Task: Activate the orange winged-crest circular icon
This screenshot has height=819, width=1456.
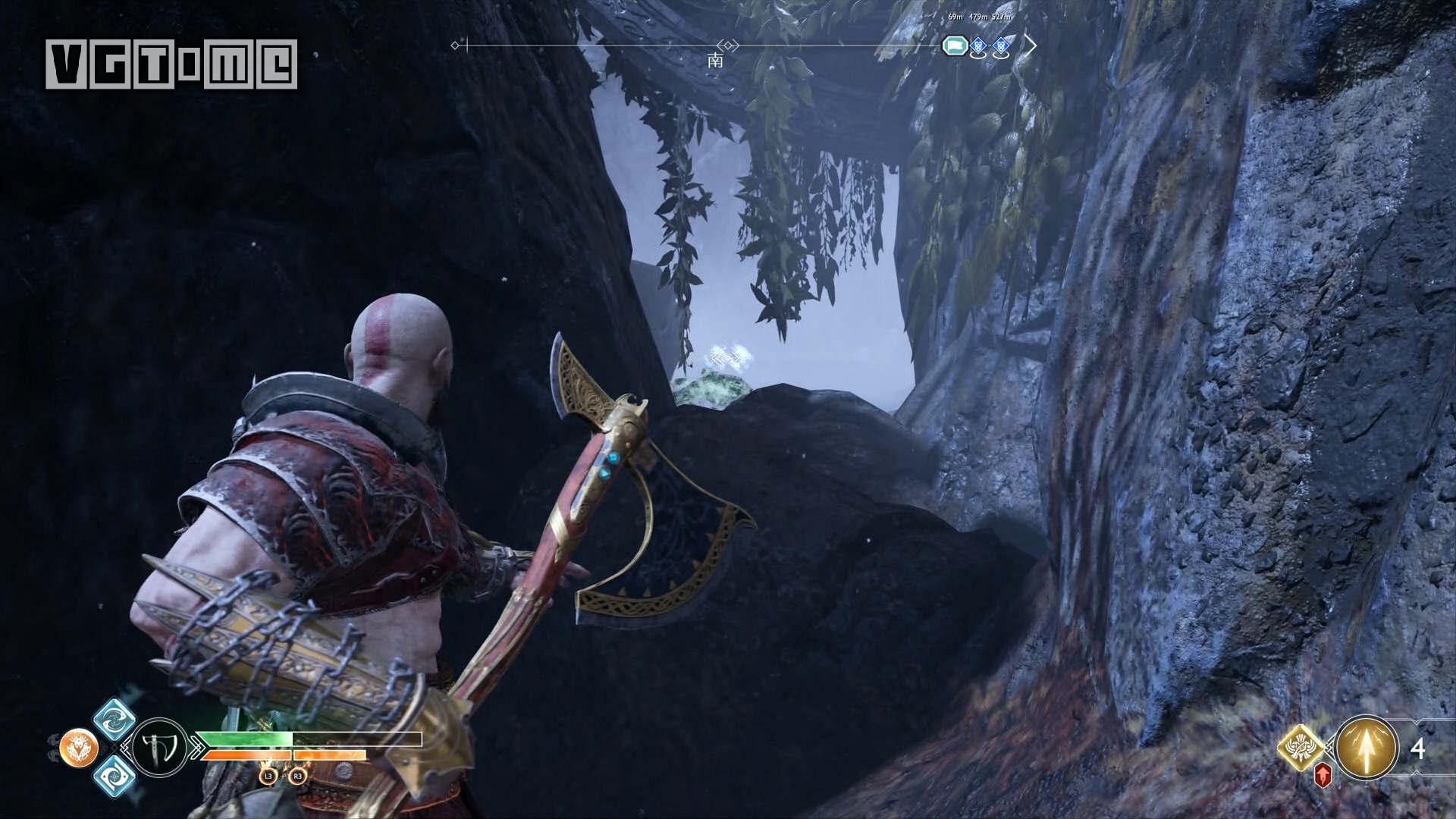Action: [79, 748]
